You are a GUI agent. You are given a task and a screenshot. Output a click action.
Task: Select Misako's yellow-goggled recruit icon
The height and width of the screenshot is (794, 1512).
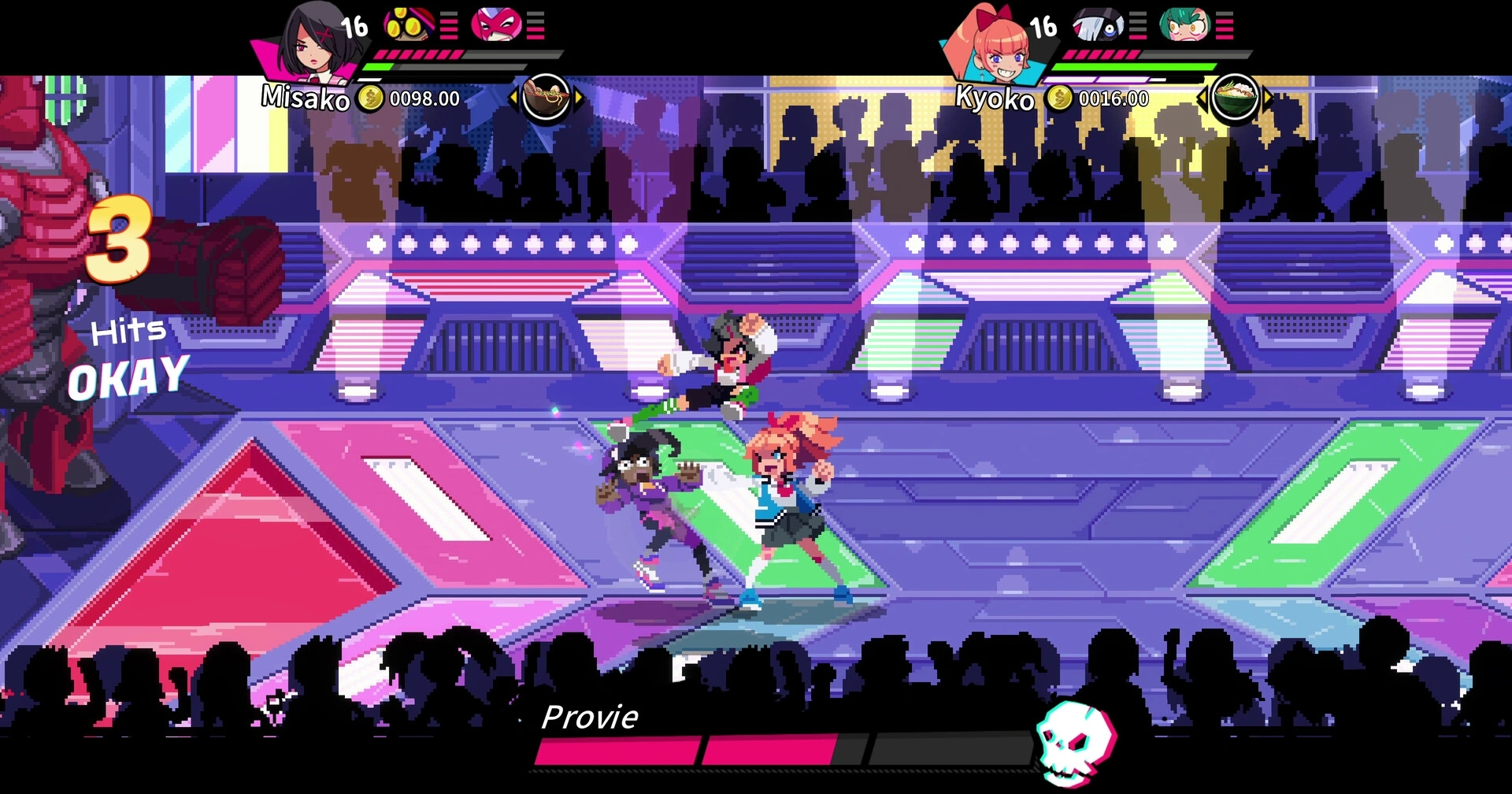click(x=408, y=25)
